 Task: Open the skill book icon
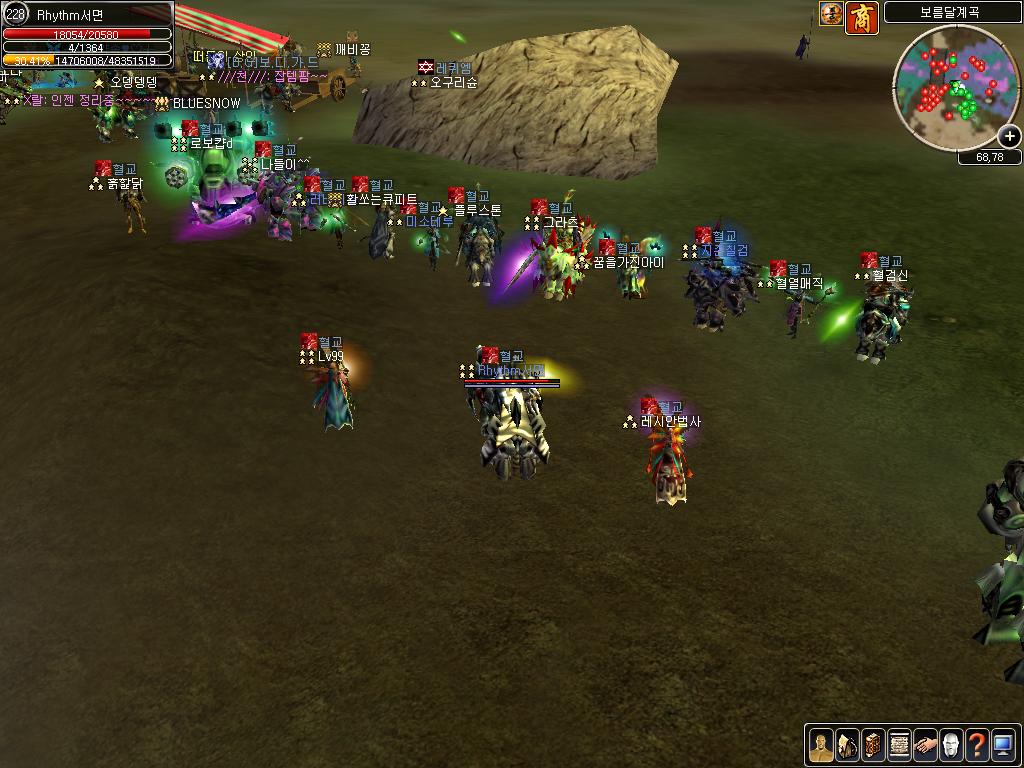click(x=873, y=745)
